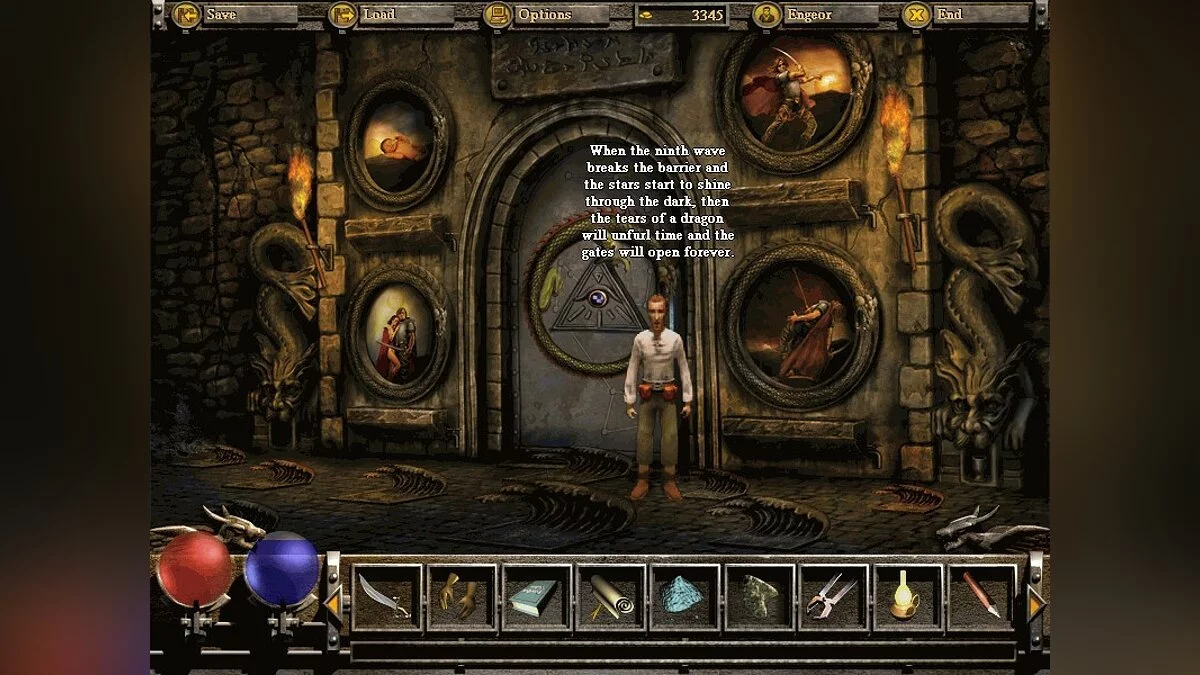Click the Save button
Viewport: 1200px width, 675px height.
(x=235, y=15)
